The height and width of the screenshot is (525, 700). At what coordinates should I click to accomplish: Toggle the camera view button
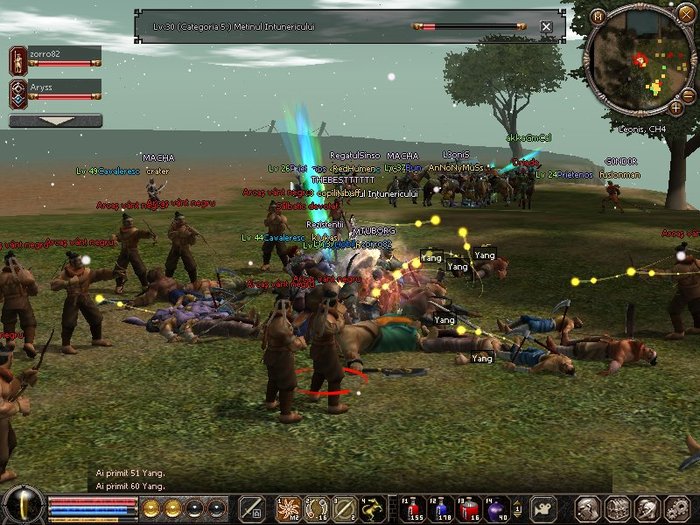[x=543, y=508]
